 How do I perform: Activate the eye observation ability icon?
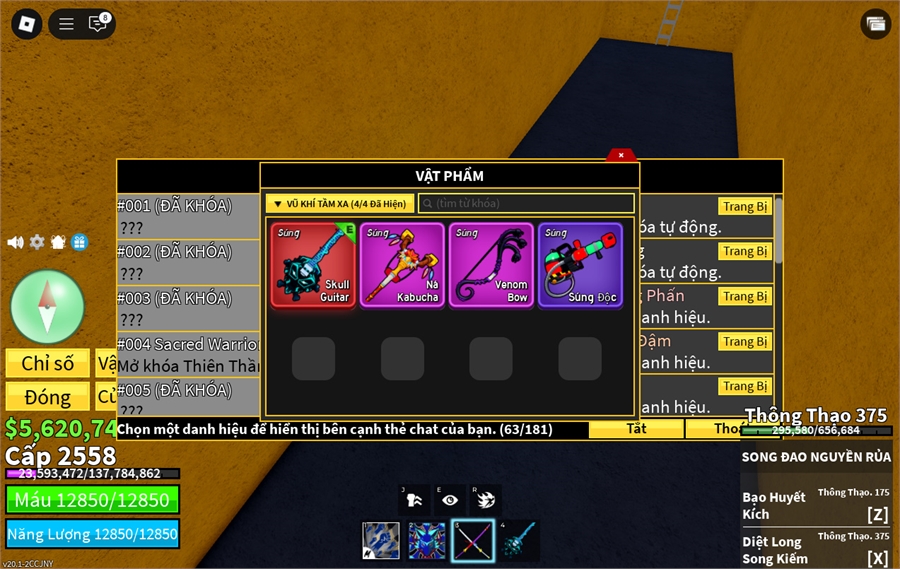450,500
